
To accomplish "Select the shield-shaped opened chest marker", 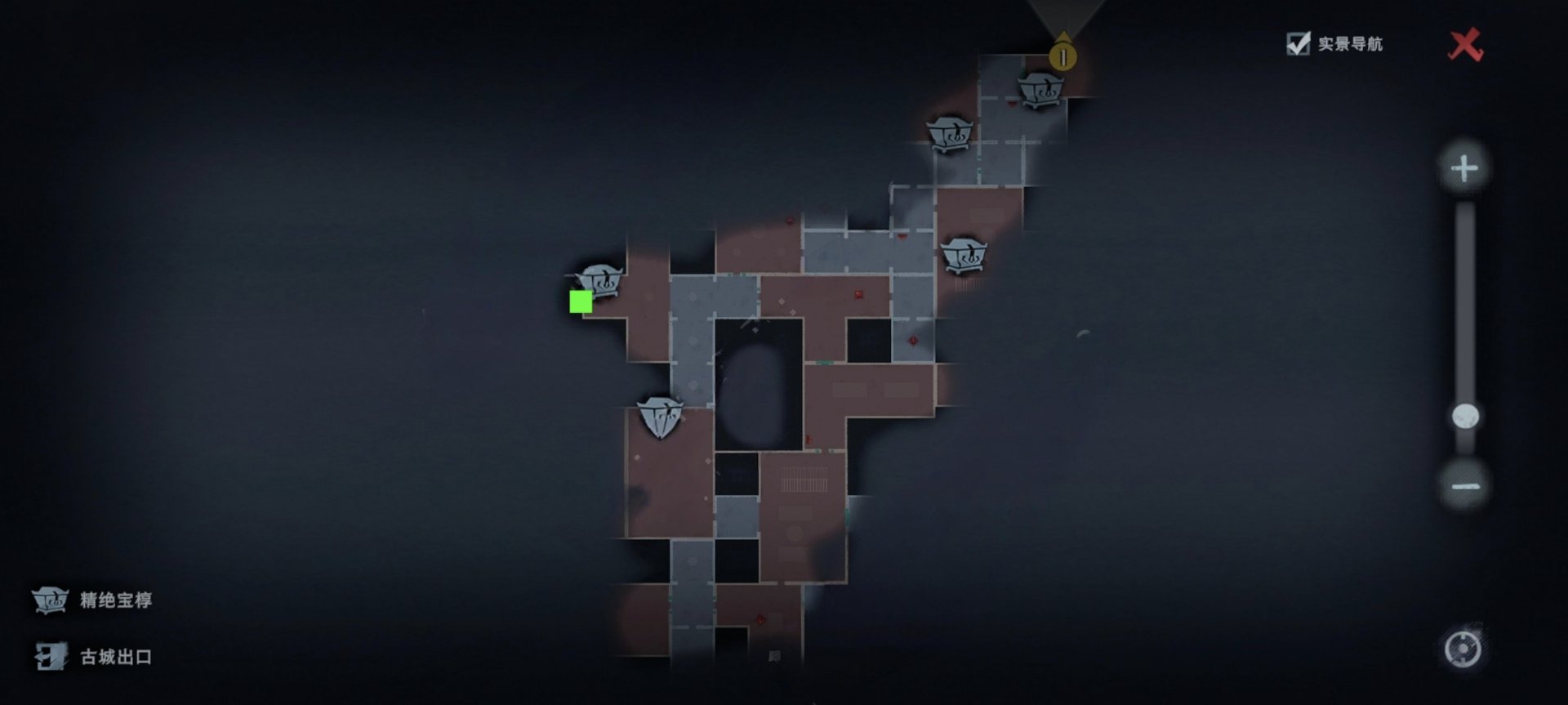I will click(x=659, y=417).
